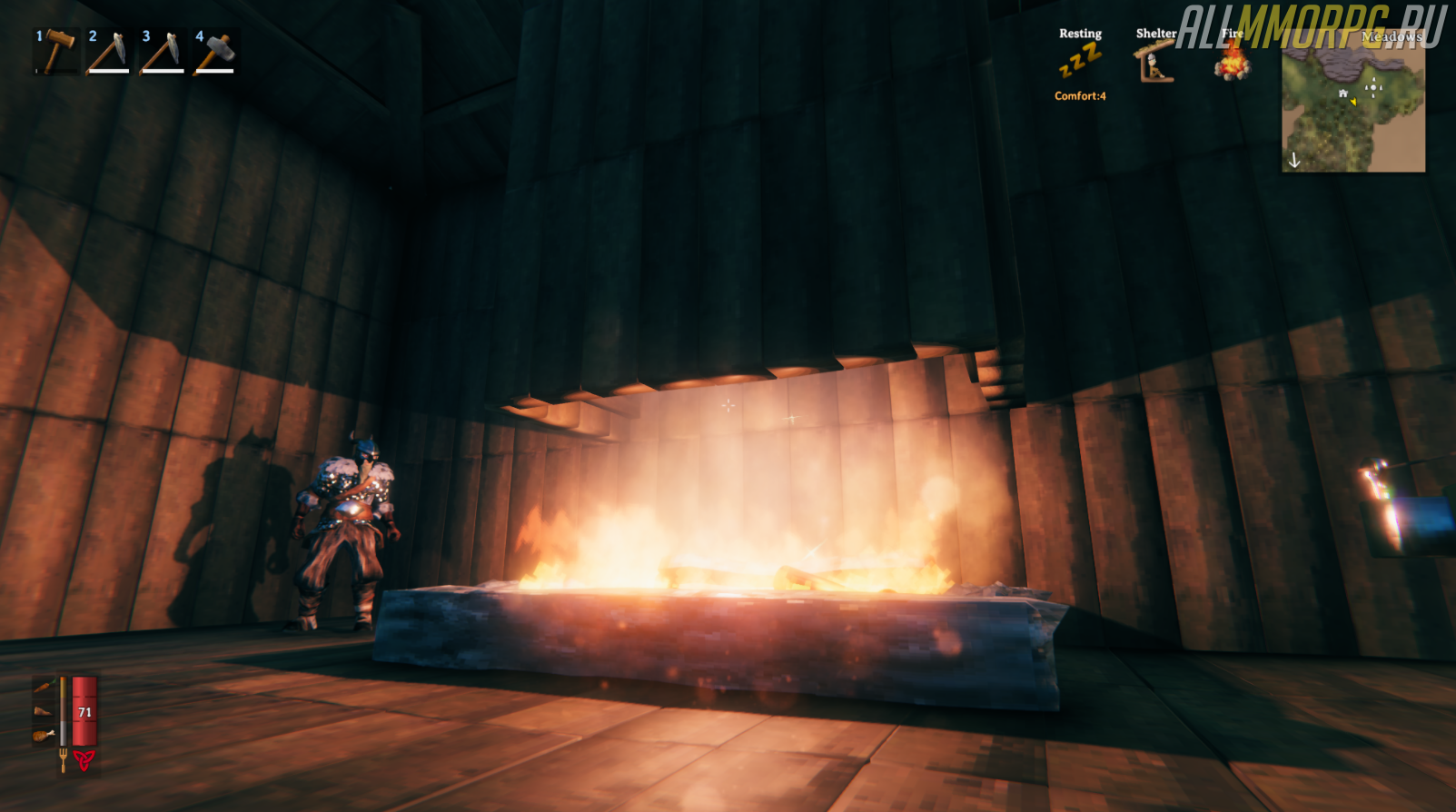Click the stone circle marker on minimap
This screenshot has height=812, width=1456.
[1372, 87]
